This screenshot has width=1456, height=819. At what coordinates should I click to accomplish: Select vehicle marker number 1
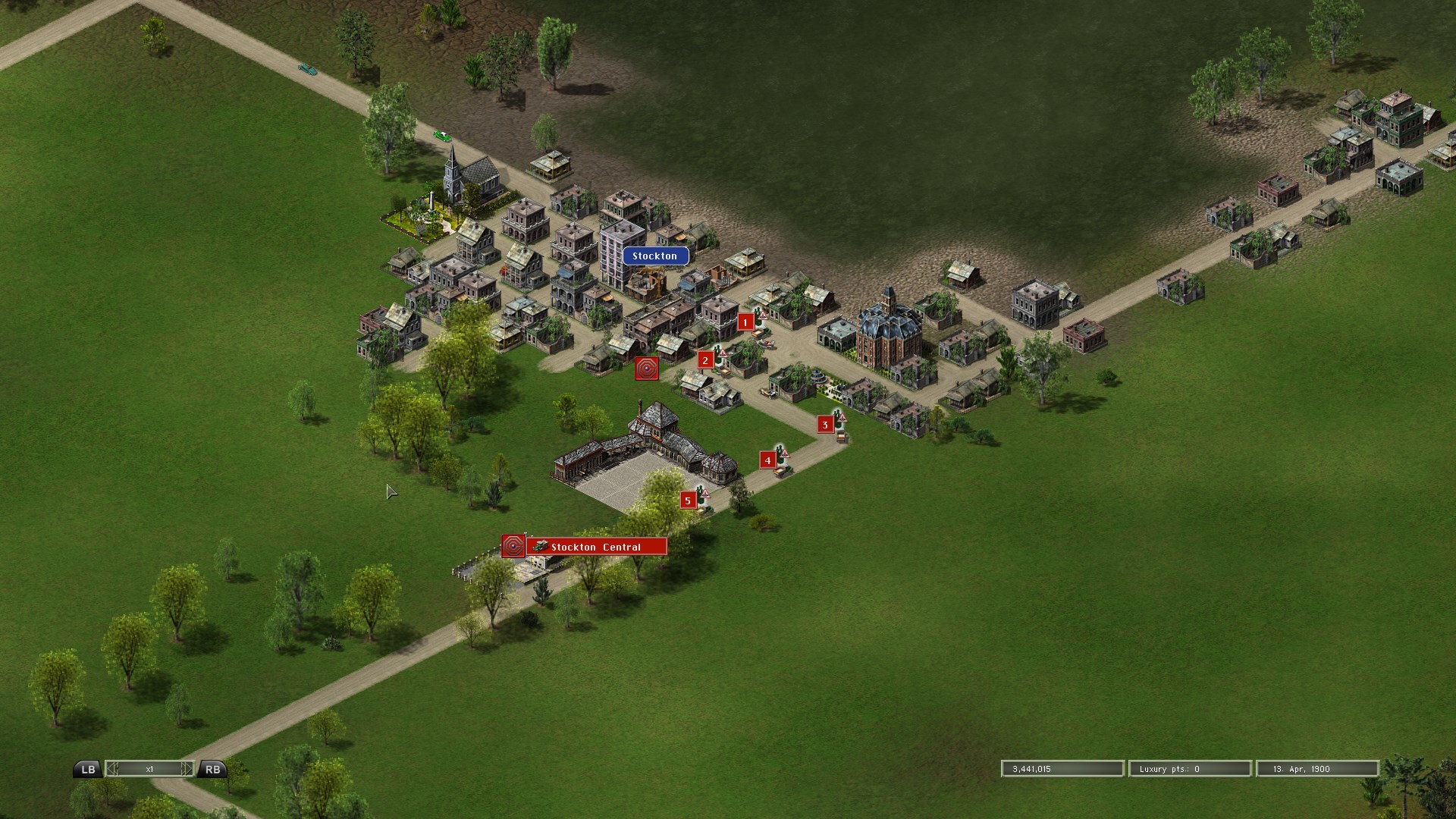pos(745,322)
